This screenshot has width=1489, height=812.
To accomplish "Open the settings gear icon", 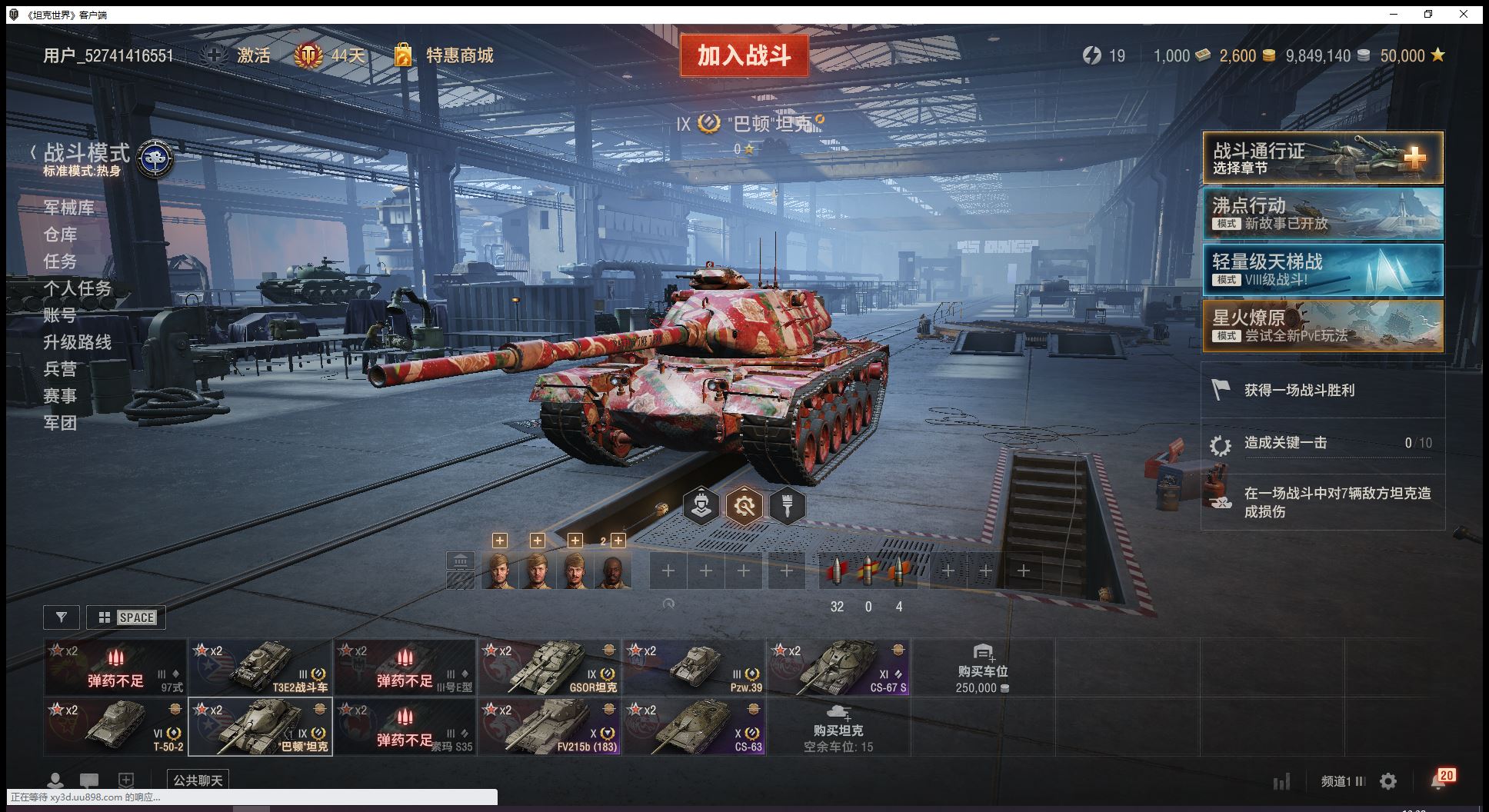I will tap(1388, 781).
